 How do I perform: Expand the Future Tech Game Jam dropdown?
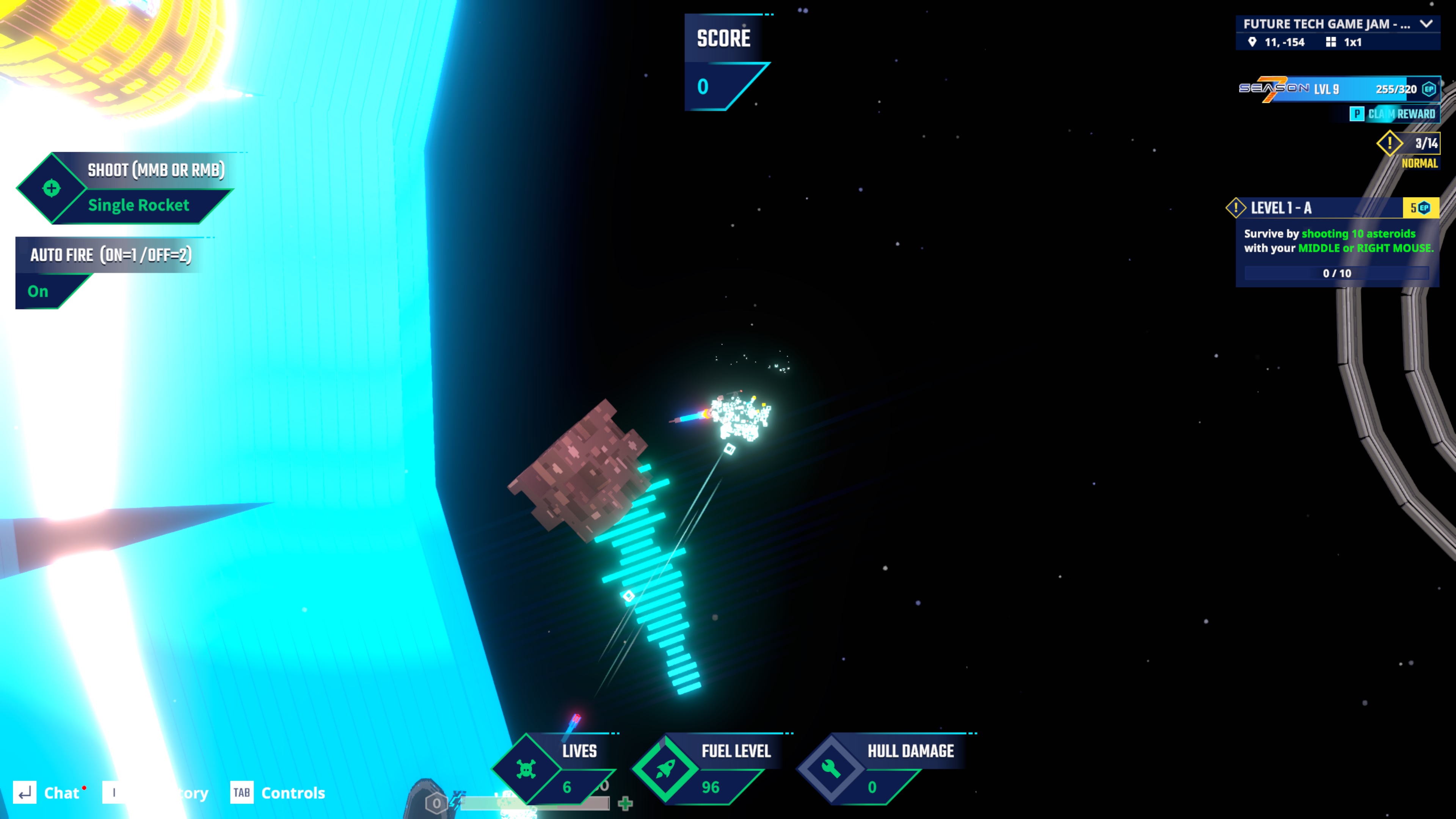1426,24
